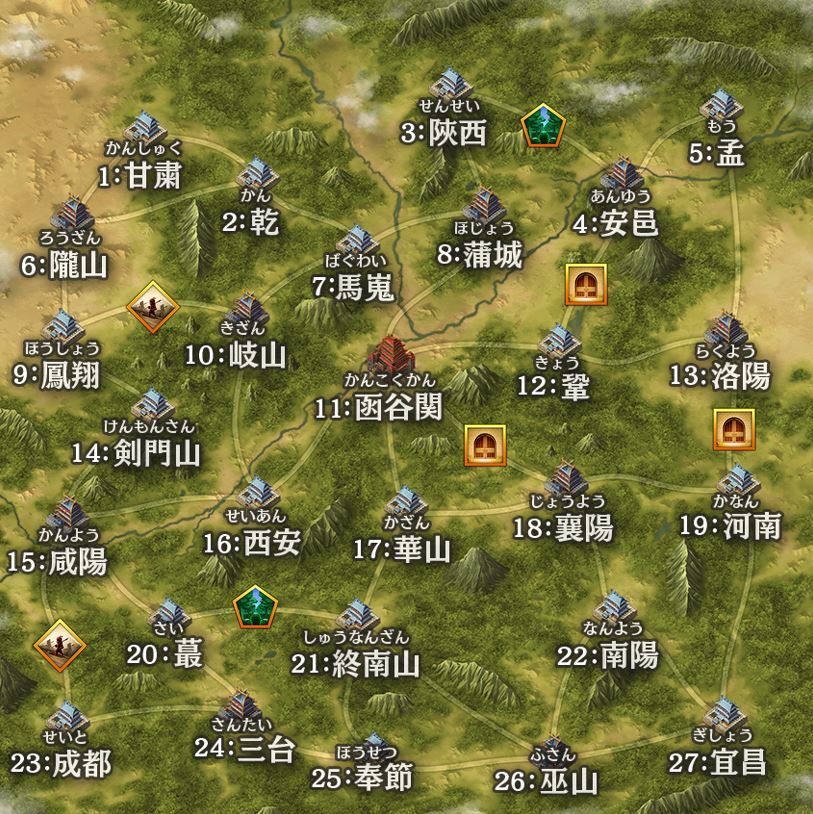Click the green pentagon marker beside 蕞

click(255, 607)
